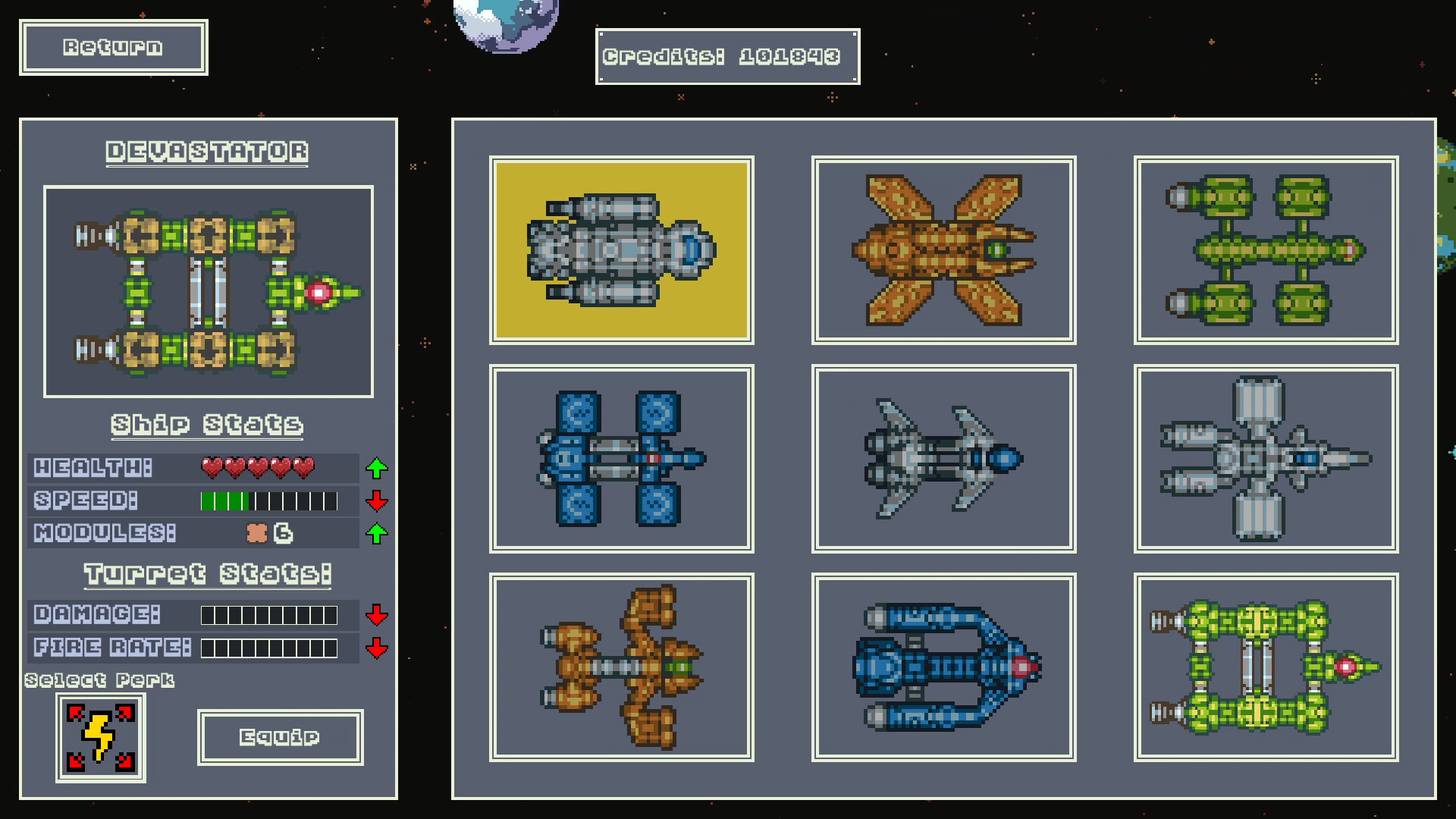Select the orange cross-shaped ship in bottom row
Viewport: 1456px width, 819px height.
tap(622, 667)
